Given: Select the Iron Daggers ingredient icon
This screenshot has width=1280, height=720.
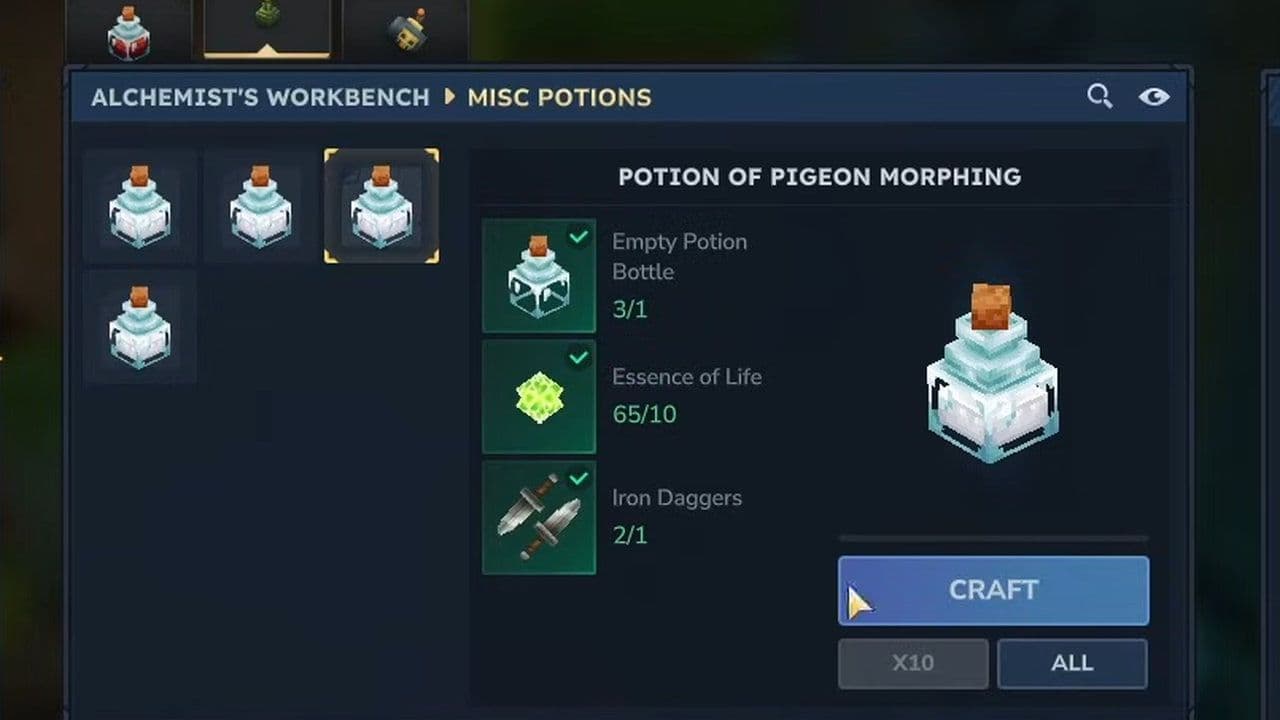Looking at the screenshot, I should 539,518.
